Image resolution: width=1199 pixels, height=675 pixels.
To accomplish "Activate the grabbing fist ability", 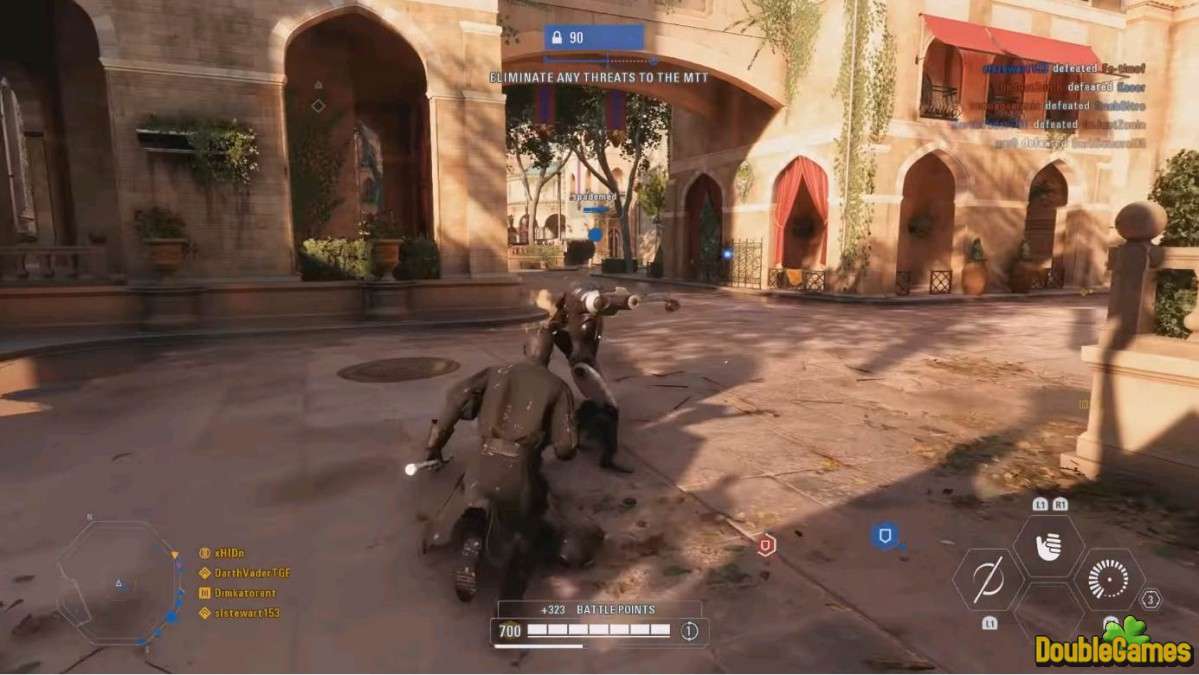I will point(1048,546).
